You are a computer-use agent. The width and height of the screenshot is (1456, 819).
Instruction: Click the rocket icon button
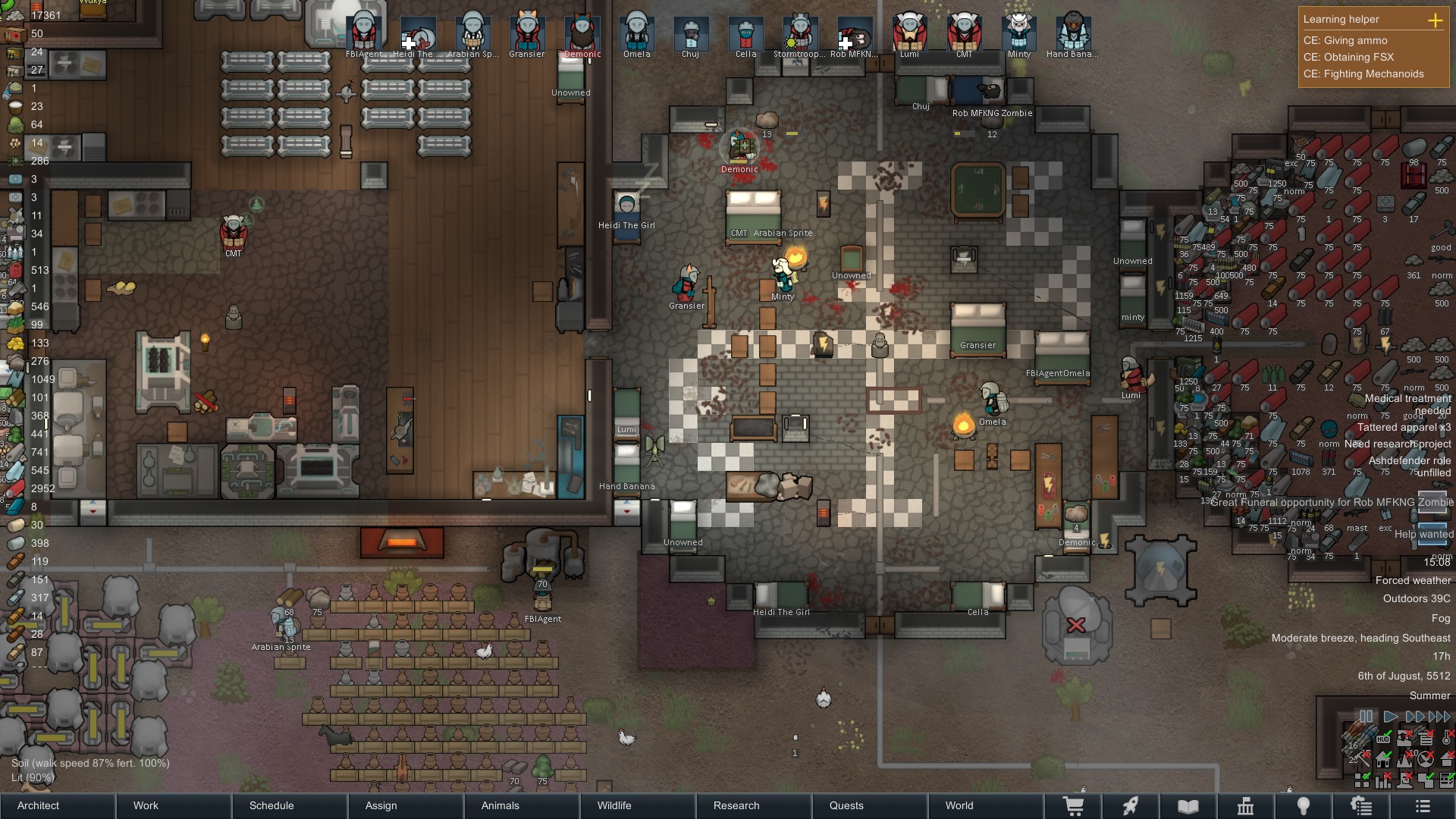1131,806
